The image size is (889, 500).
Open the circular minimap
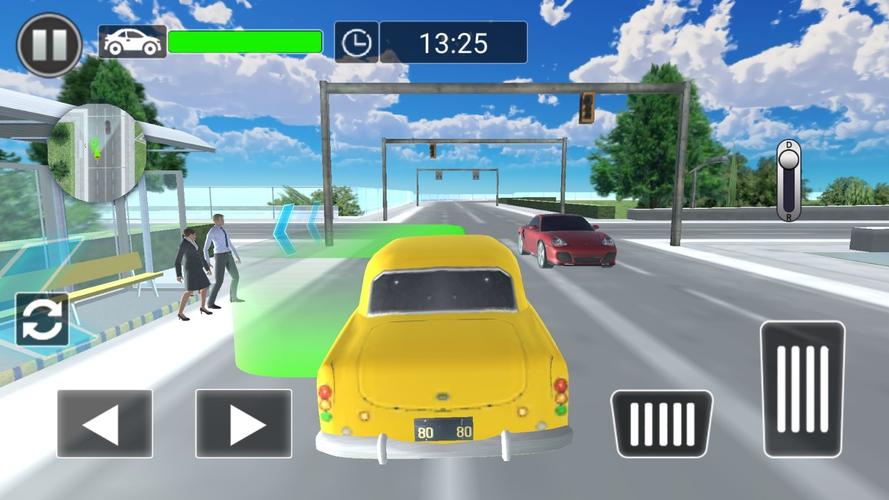[x=97, y=152]
